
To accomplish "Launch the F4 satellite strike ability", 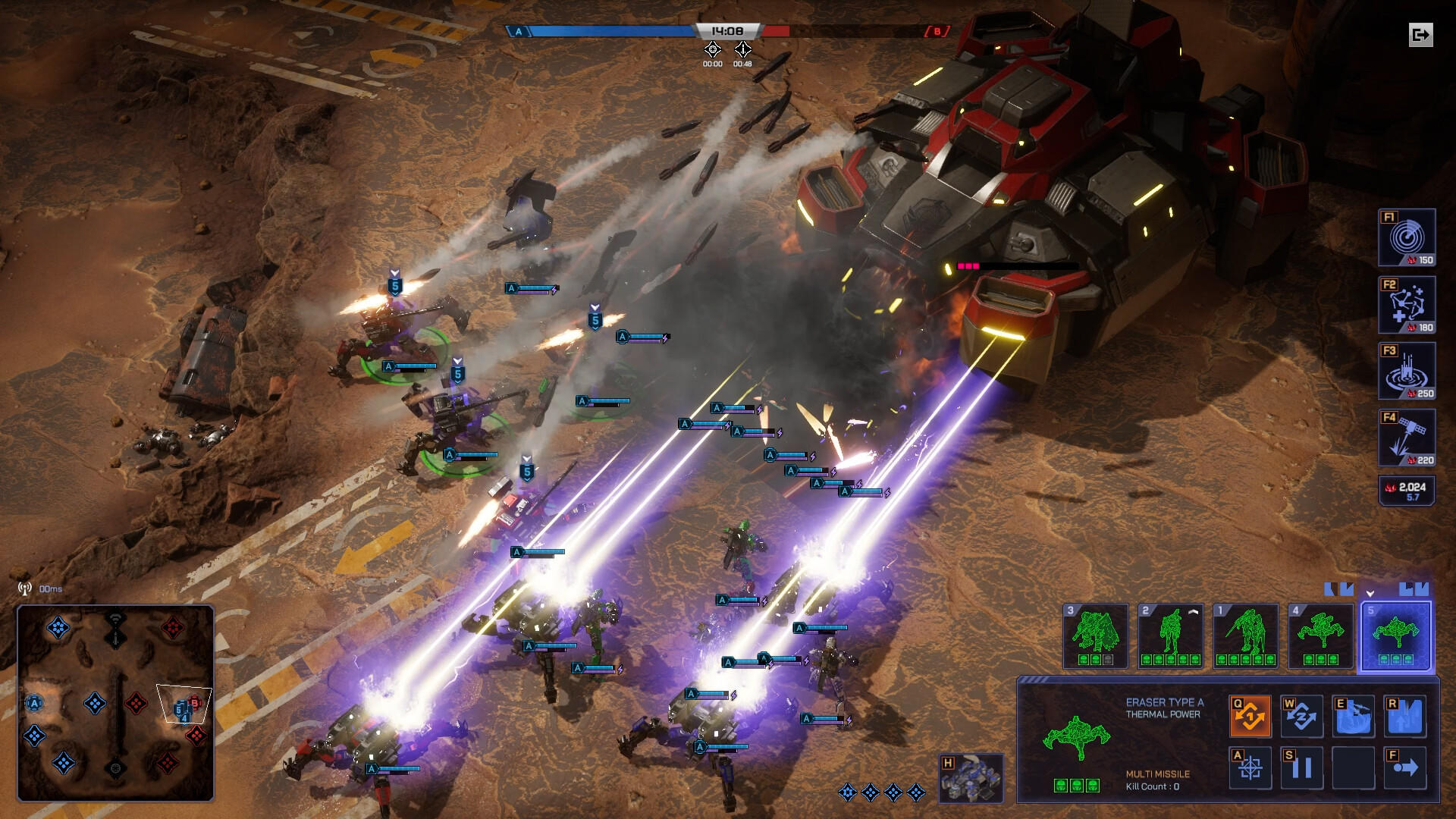I will coord(1405,436).
